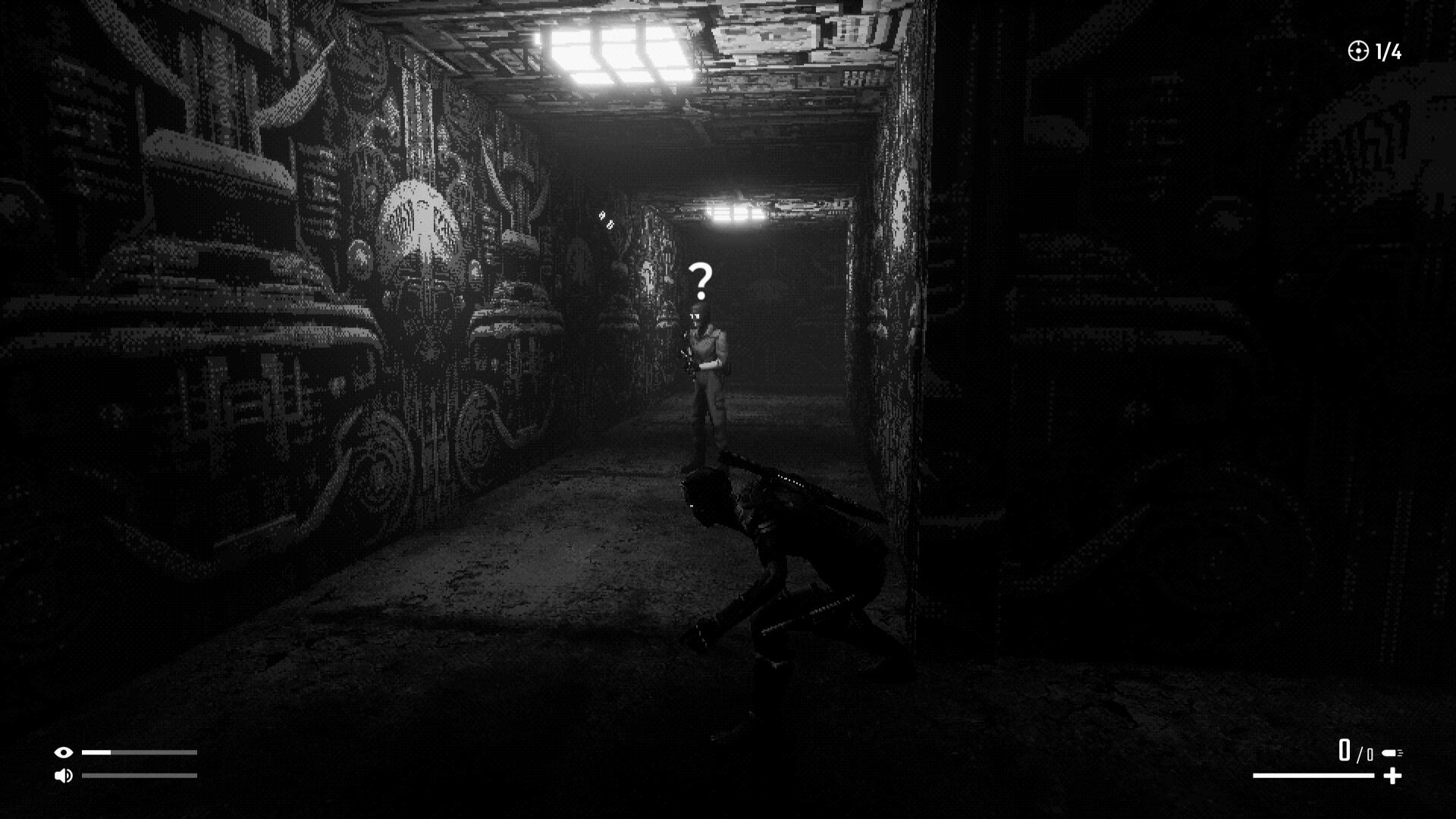Select the eye visibility icon
Viewport: 1456px width, 819px height.
point(63,752)
